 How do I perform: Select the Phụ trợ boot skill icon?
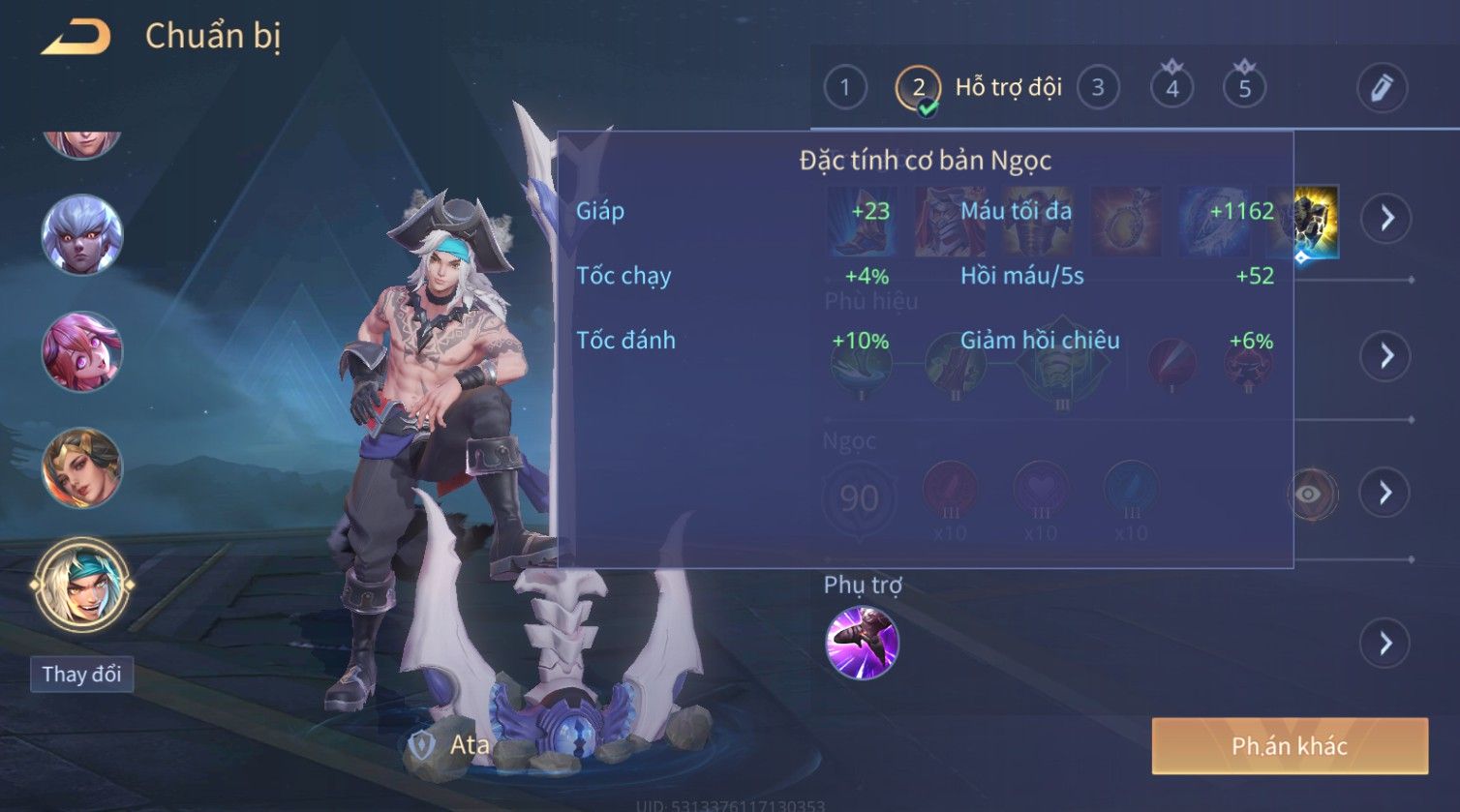point(862,643)
